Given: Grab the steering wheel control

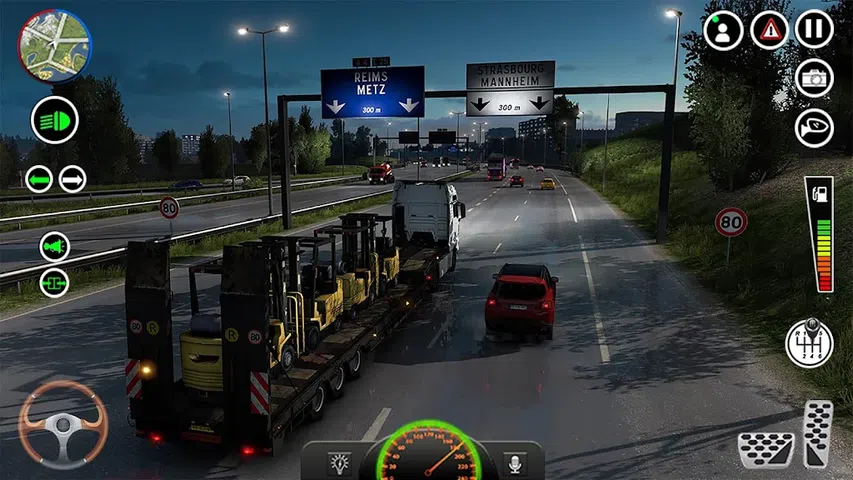Looking at the screenshot, I should tap(62, 425).
